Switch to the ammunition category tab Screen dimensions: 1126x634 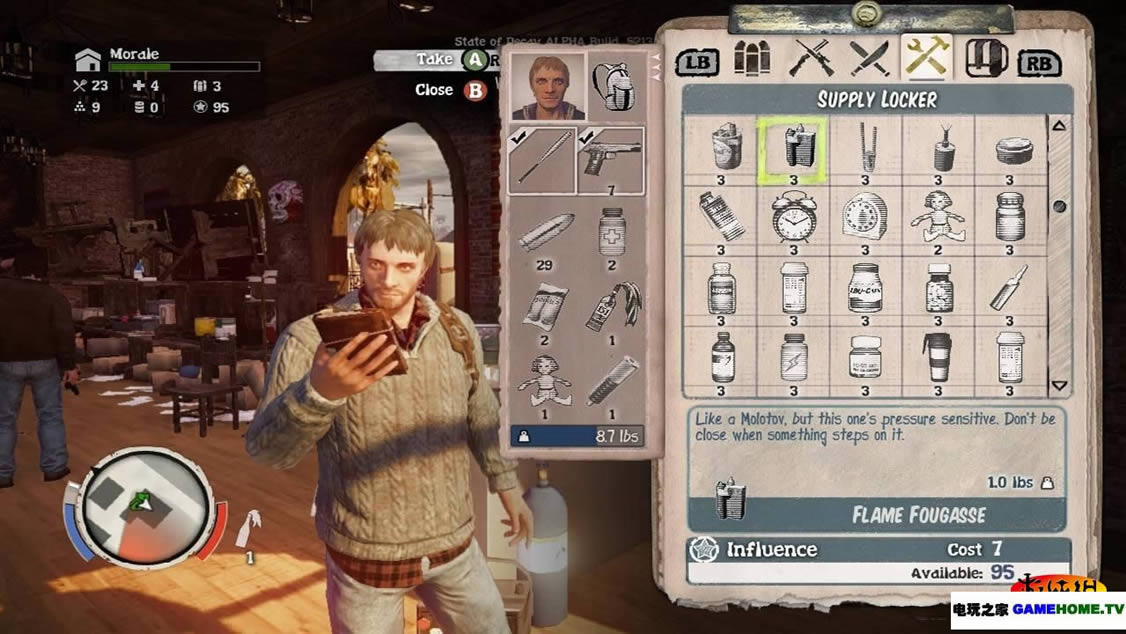753,59
